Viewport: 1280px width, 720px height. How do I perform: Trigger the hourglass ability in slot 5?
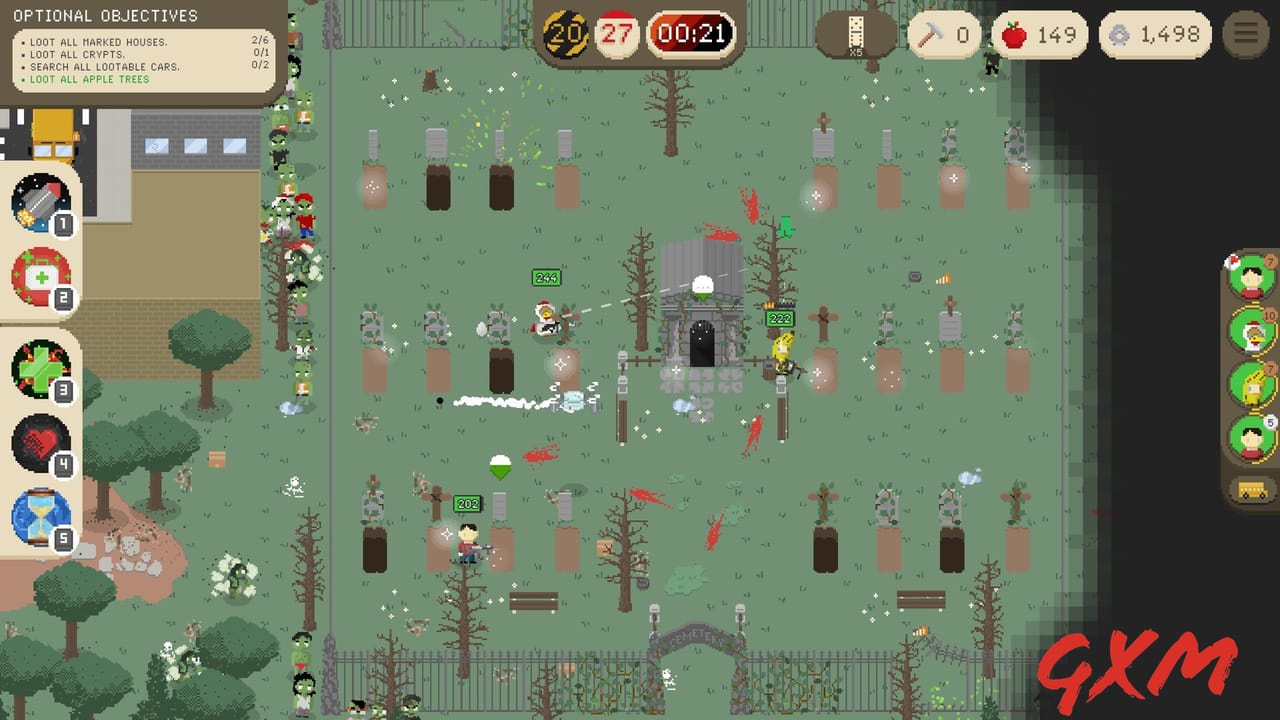[x=40, y=515]
